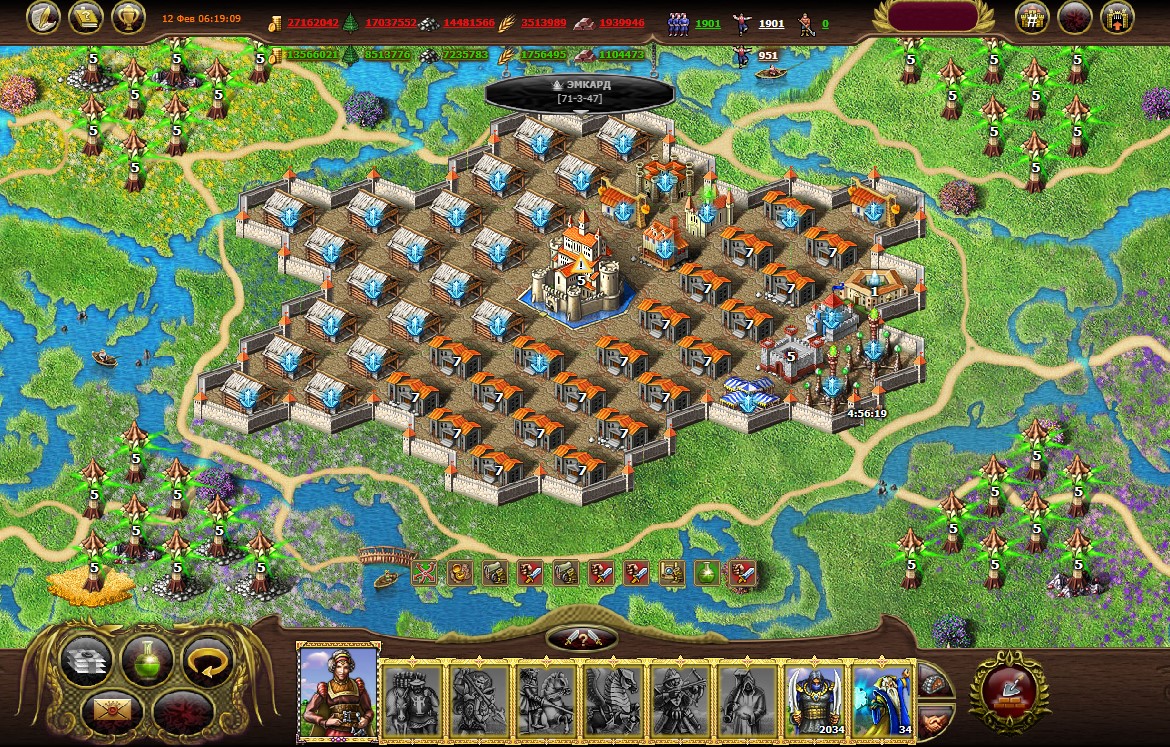
Task: Open the scroll with magnifying glass icon
Action: click(x=672, y=573)
